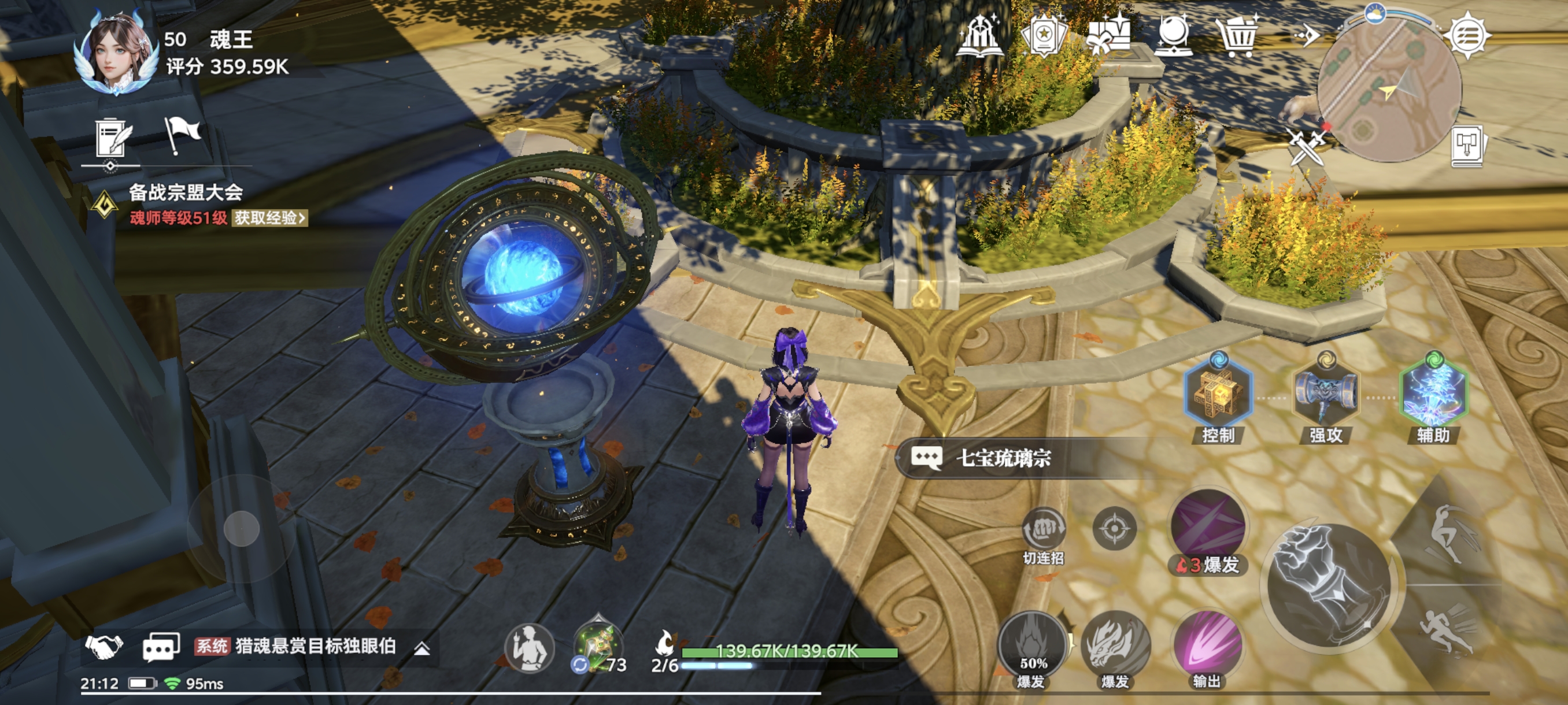
Task: Tap the 获取经验 link in quest tracker
Action: (x=269, y=218)
